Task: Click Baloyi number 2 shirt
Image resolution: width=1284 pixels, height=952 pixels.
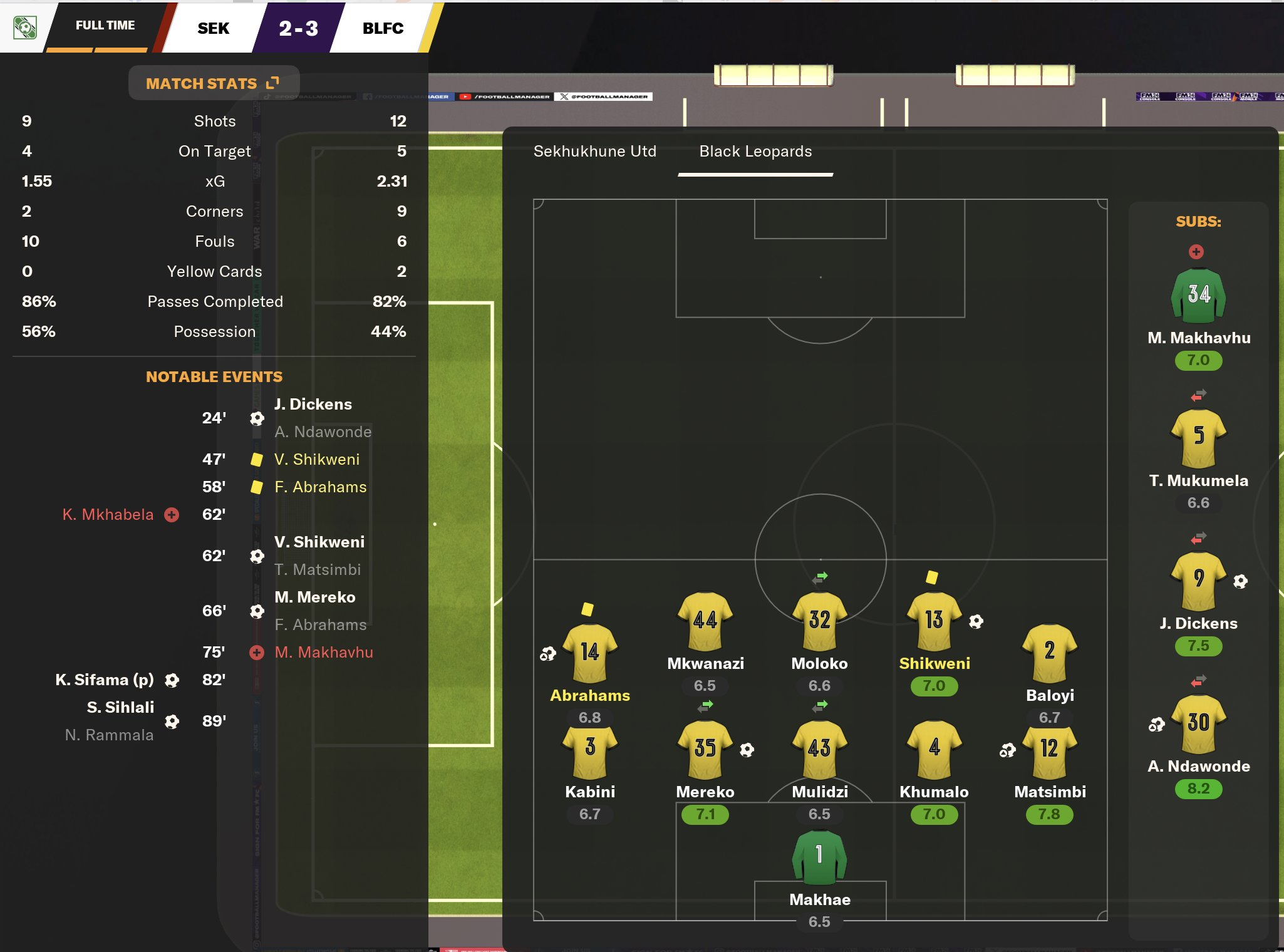Action: pos(1049,652)
